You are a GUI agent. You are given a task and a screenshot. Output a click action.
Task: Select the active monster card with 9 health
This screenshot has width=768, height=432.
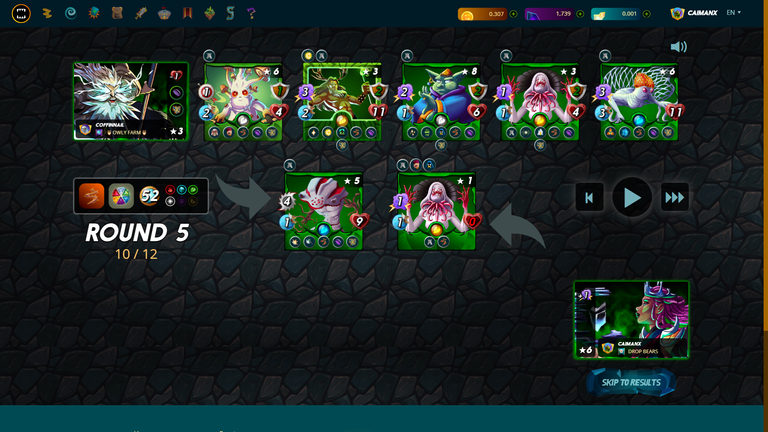coord(322,211)
